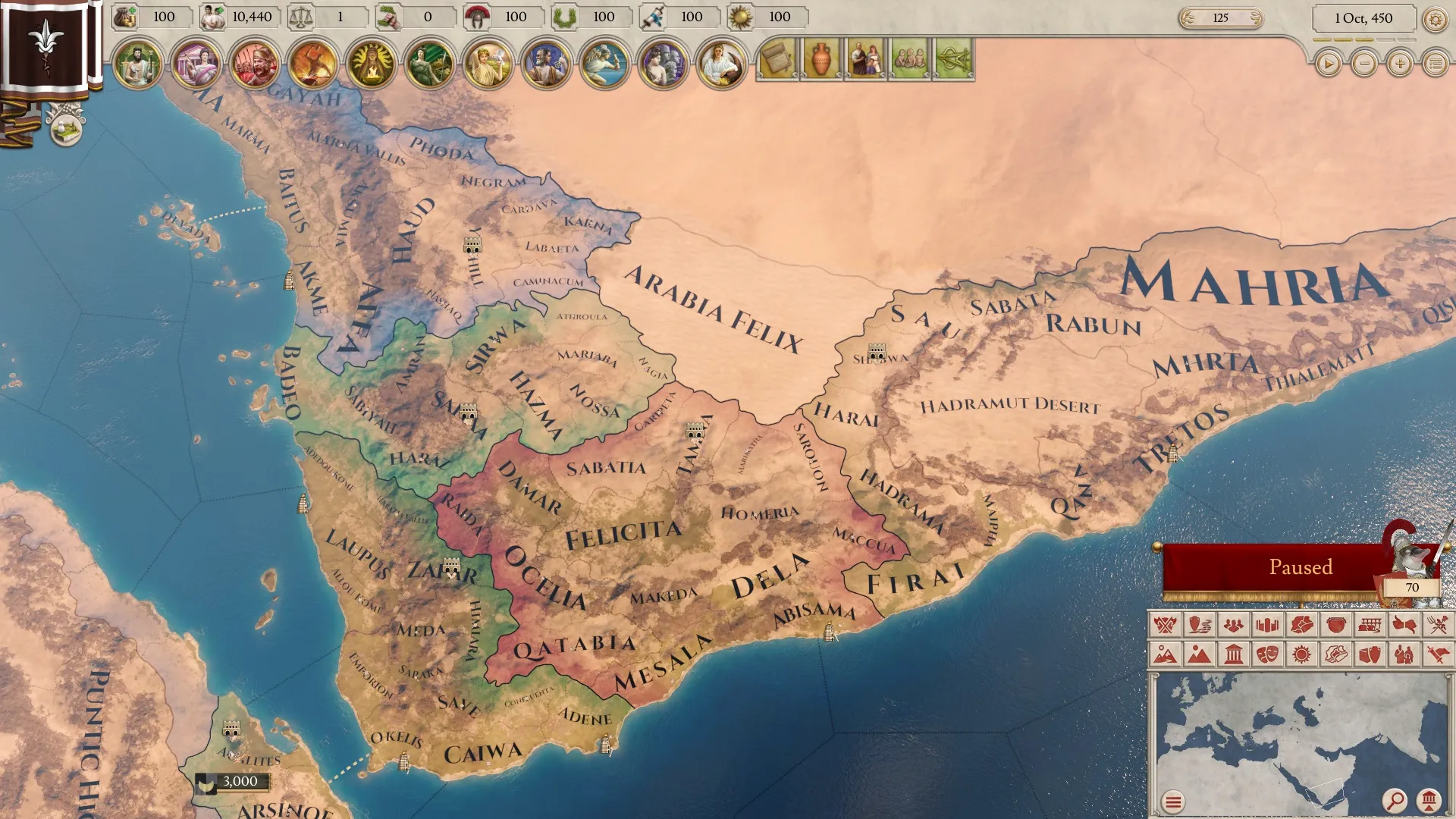Resume the game with the play button

pyautogui.click(x=1328, y=64)
